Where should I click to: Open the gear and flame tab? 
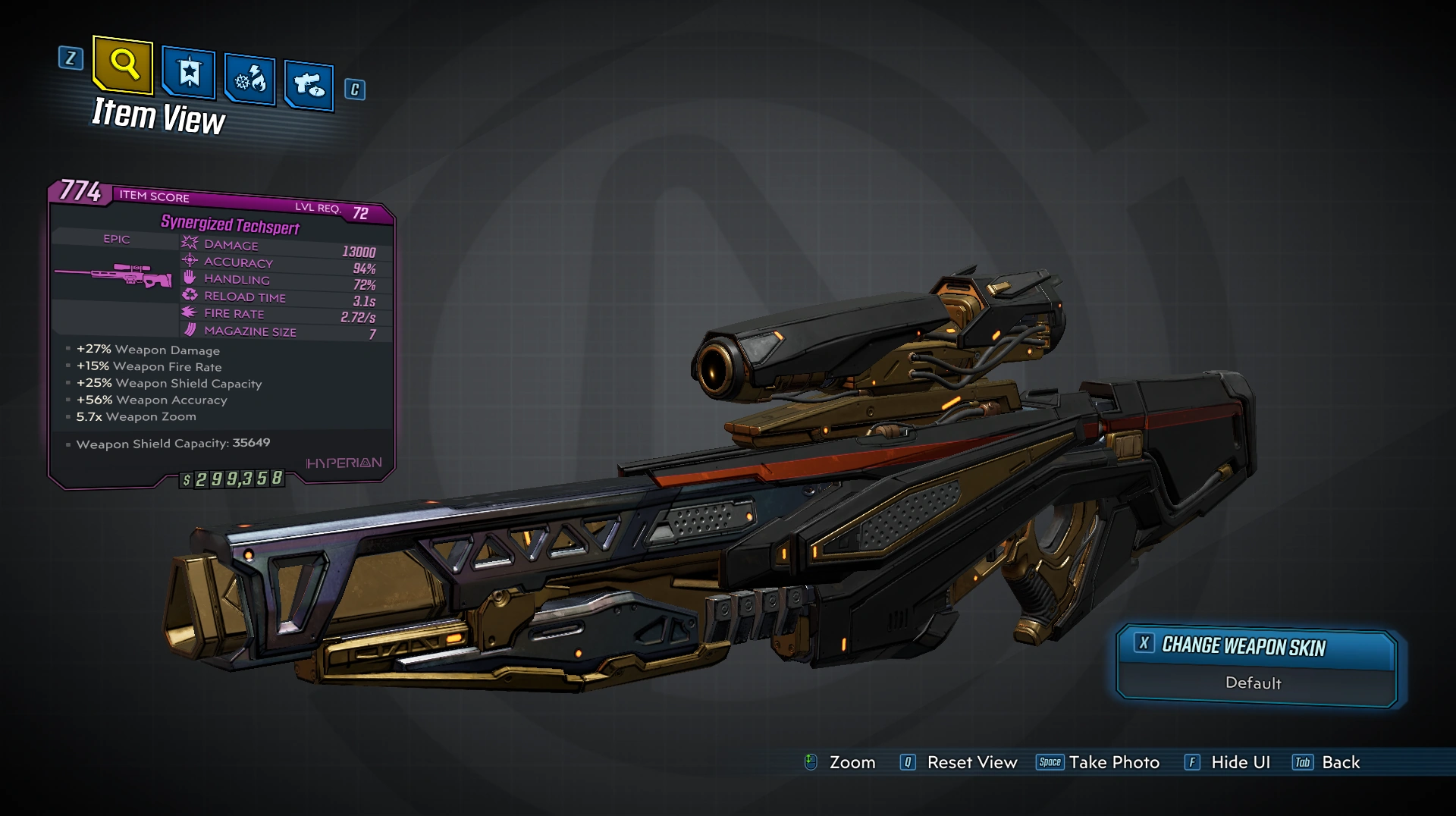tap(249, 79)
